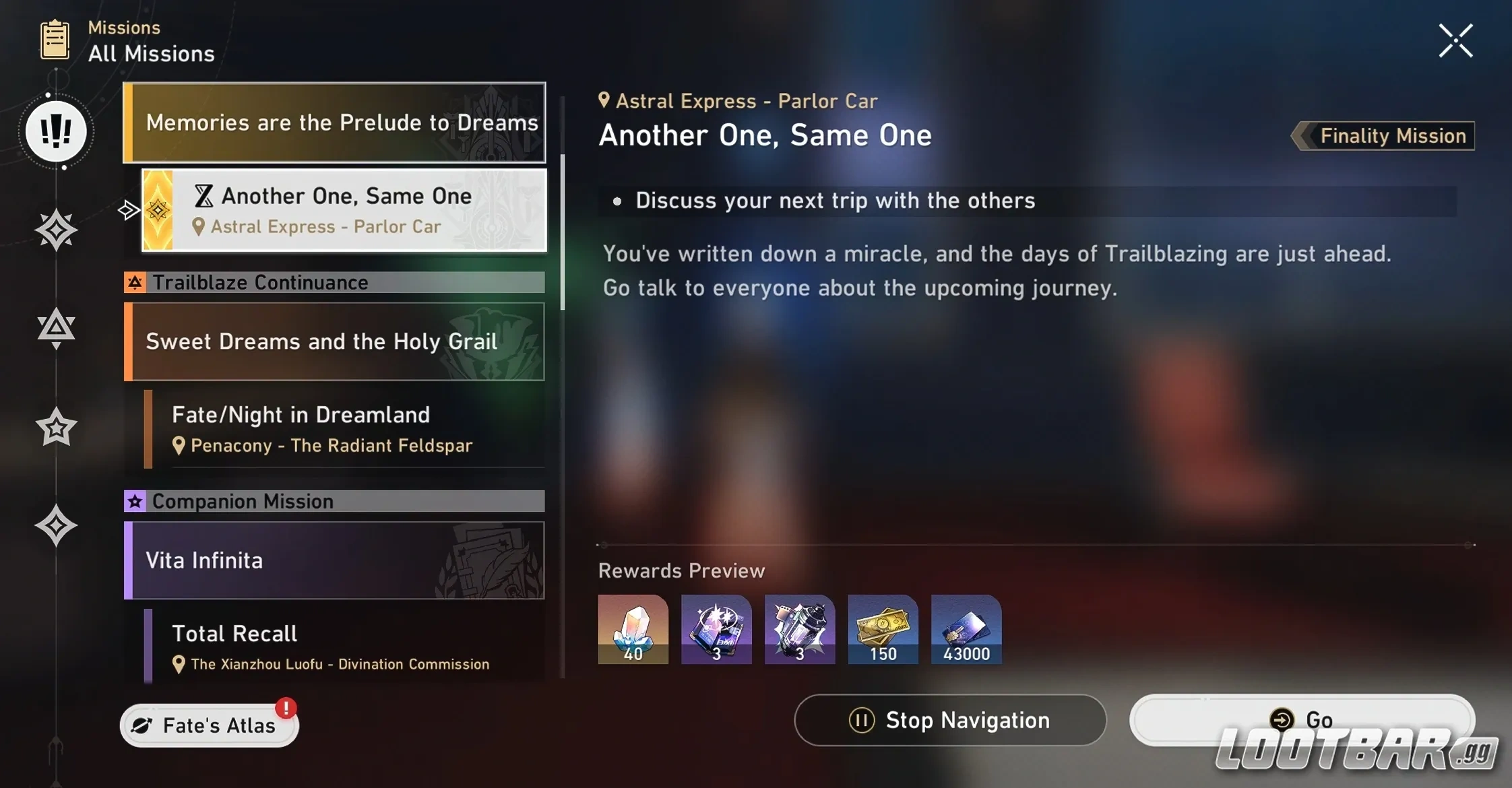Select the Trailblaze Mission filter icon
The image size is (1512, 788).
pos(57,230)
